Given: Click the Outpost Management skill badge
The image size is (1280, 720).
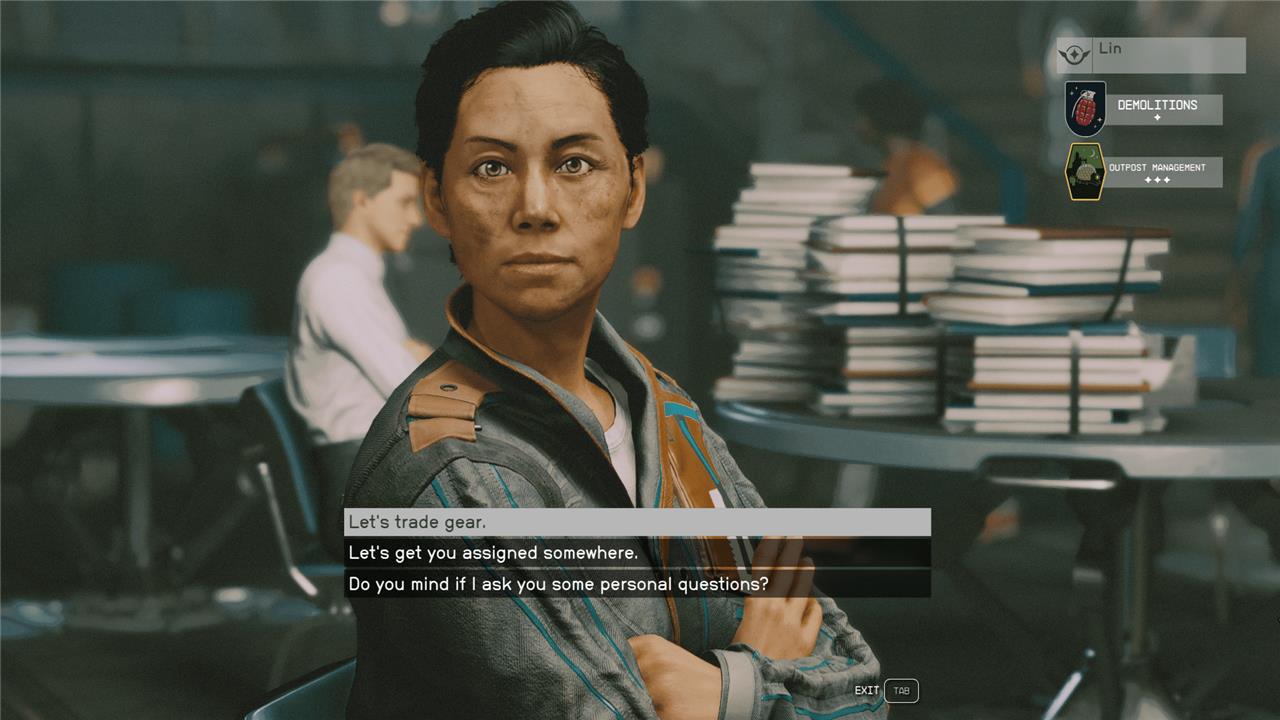Looking at the screenshot, I should click(x=1085, y=171).
